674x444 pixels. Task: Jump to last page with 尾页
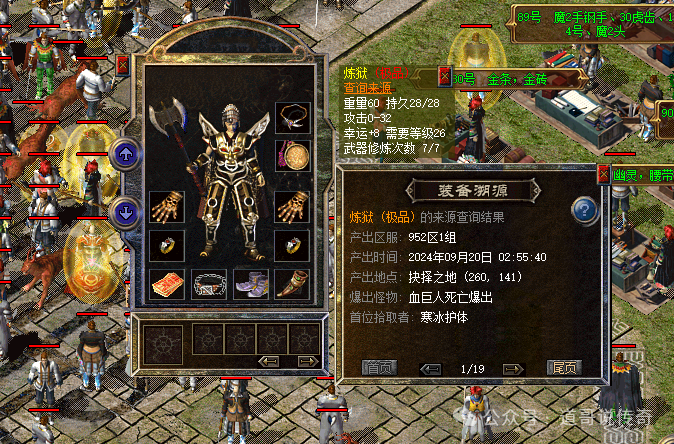(563, 368)
